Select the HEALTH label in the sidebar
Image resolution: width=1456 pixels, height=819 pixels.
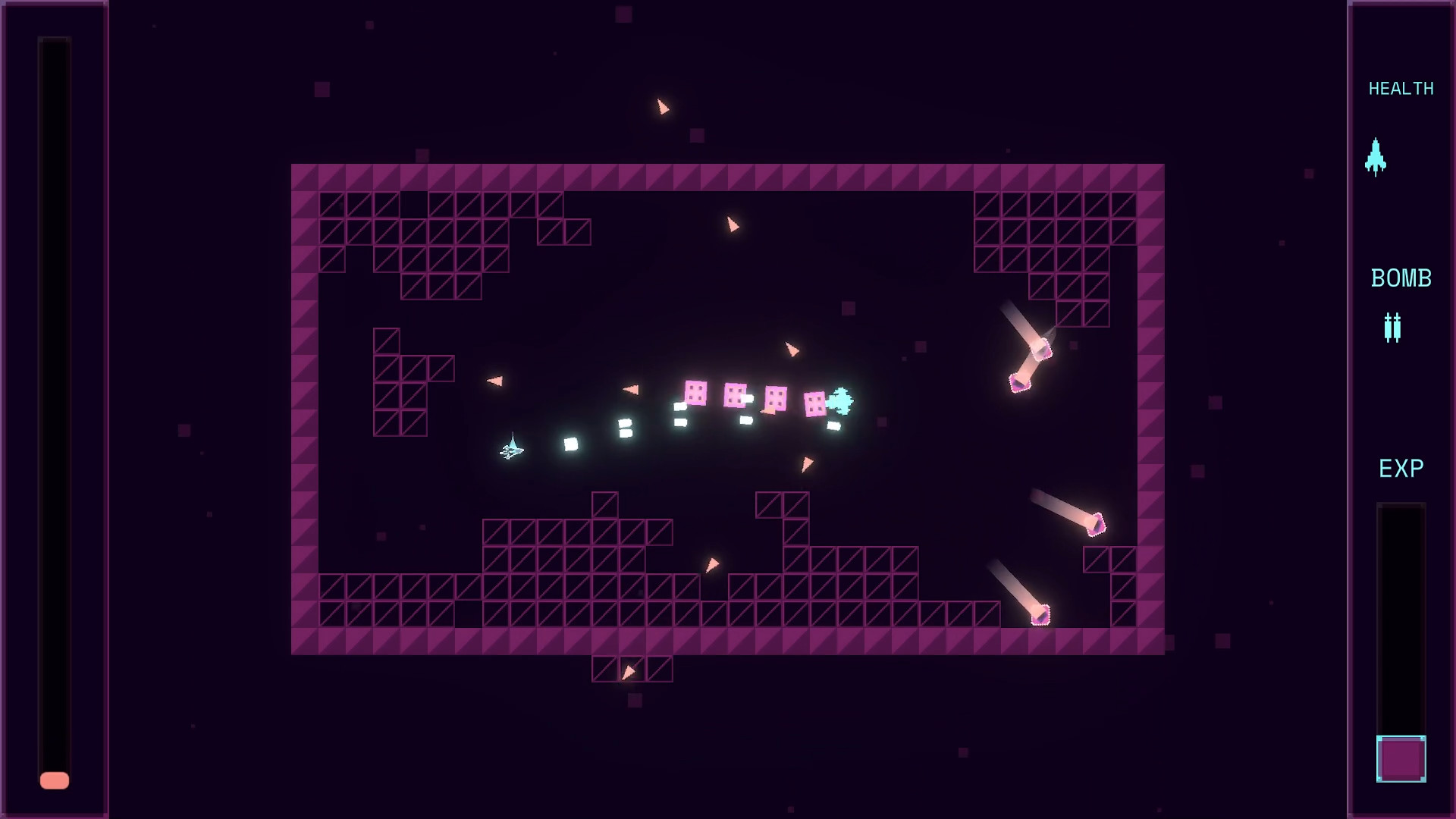(x=1401, y=89)
